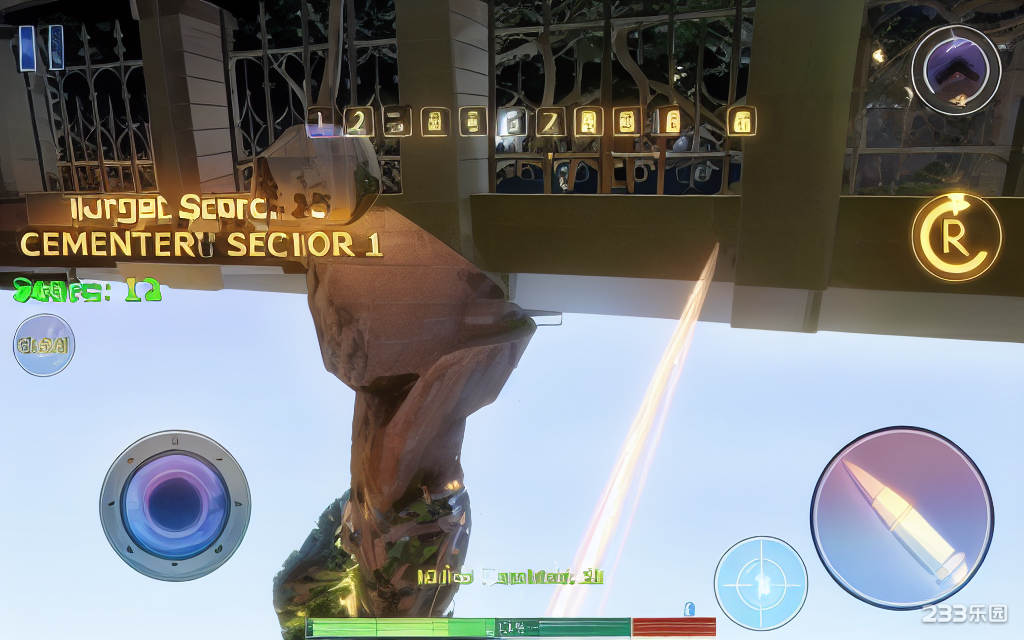Fire using the bullet button

pyautogui.click(x=901, y=517)
